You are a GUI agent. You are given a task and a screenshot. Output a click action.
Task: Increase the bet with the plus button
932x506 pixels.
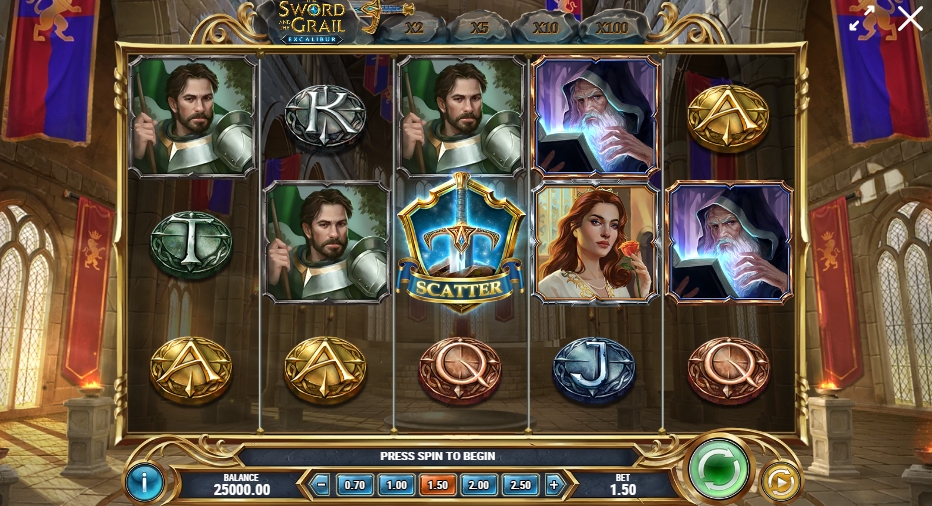555,485
